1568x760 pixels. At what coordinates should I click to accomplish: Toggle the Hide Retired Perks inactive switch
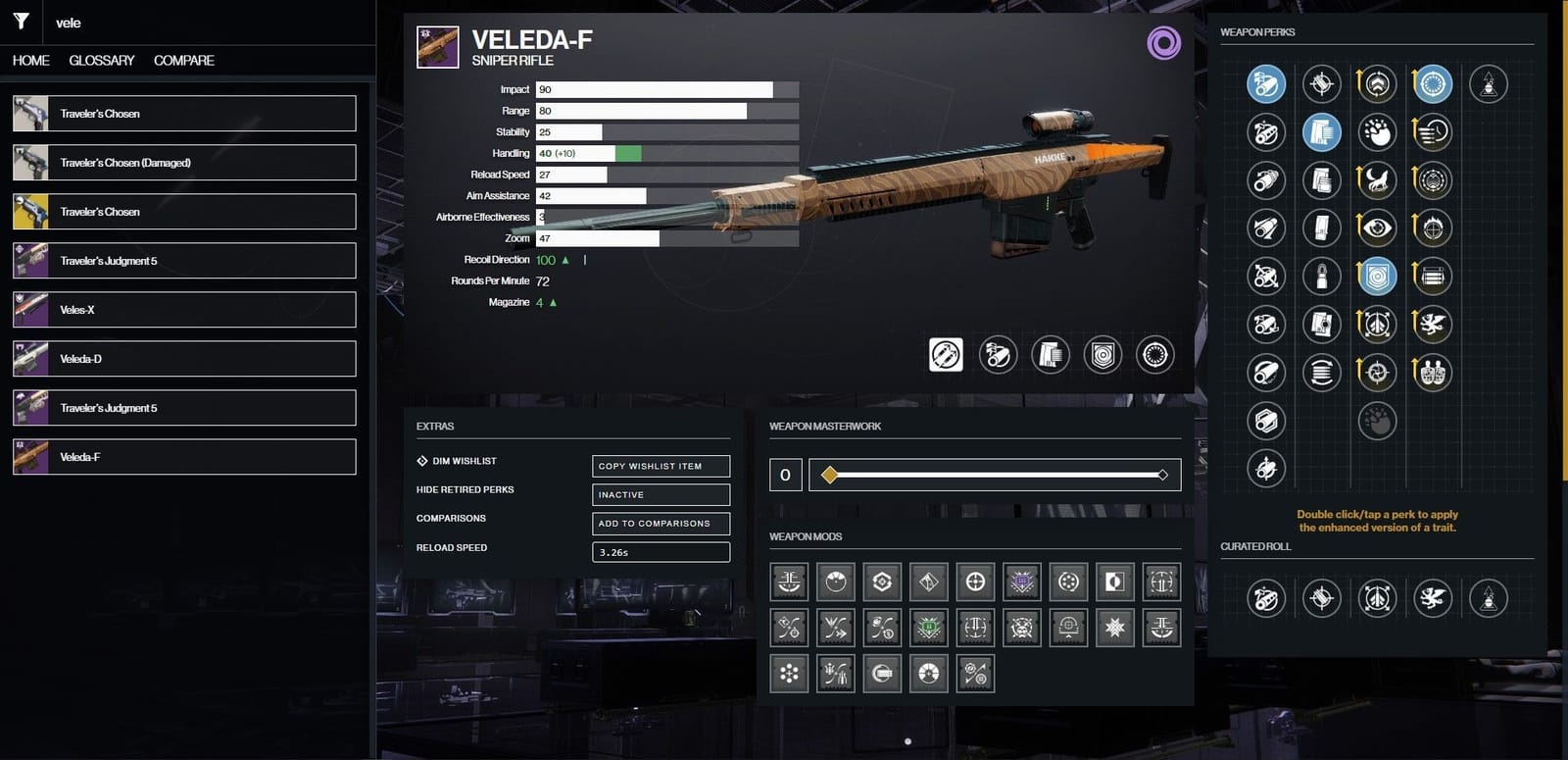click(661, 494)
